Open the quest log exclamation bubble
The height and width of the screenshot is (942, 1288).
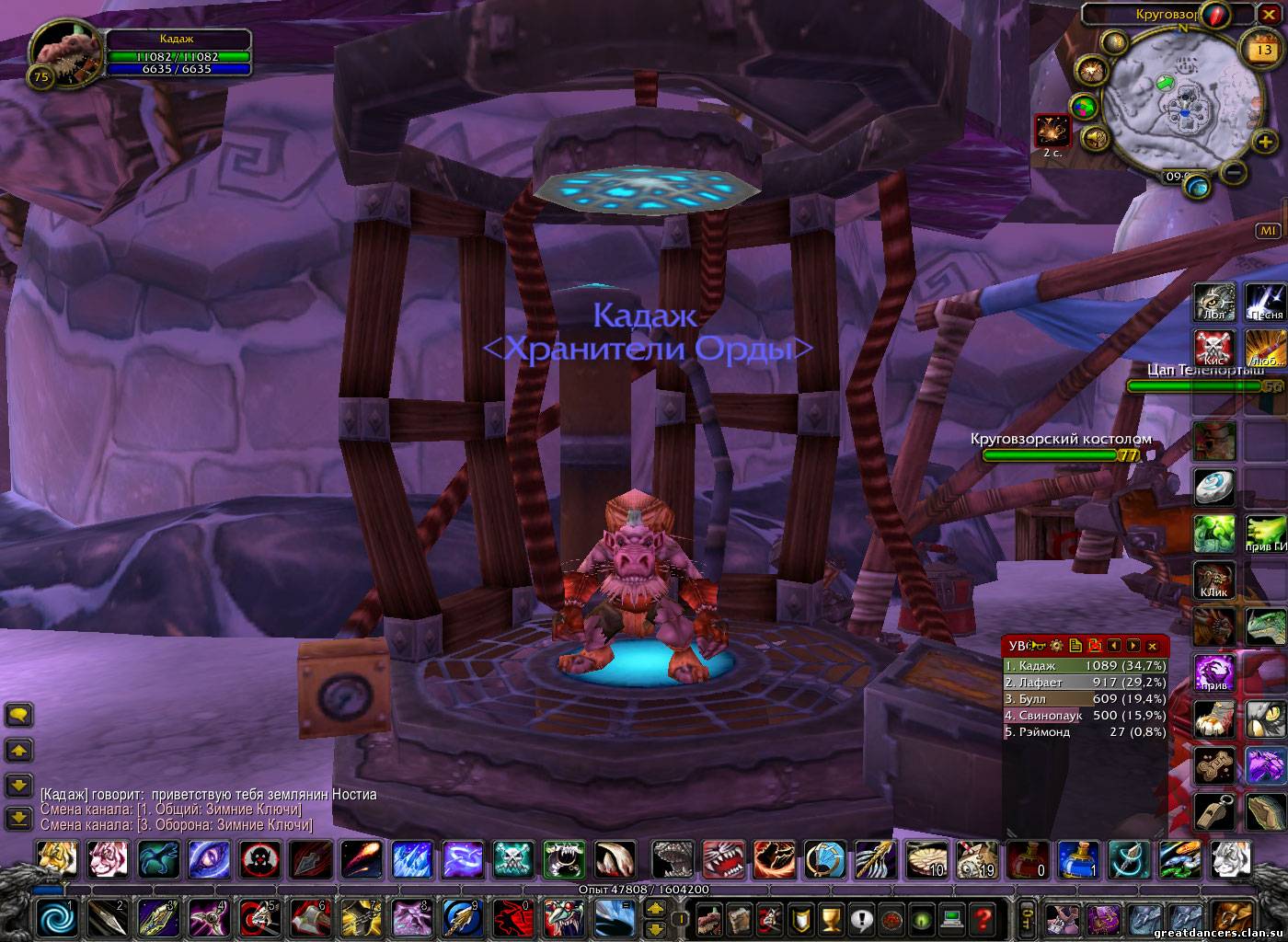861,917
